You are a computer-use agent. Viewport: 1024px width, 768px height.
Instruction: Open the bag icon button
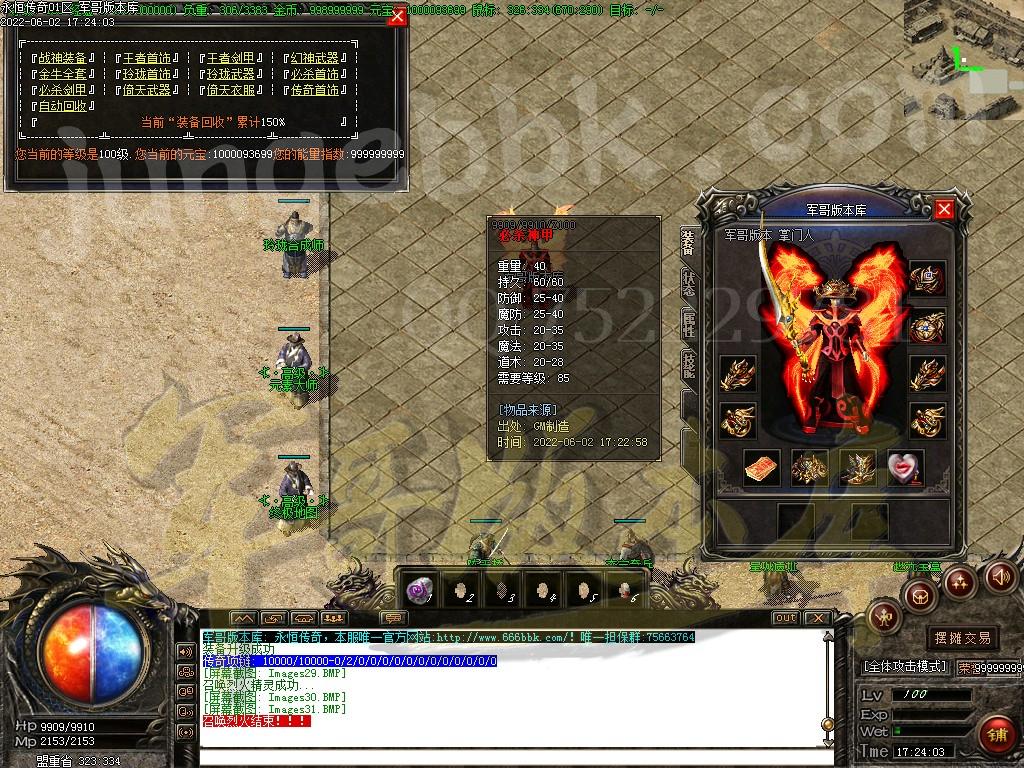click(x=920, y=595)
